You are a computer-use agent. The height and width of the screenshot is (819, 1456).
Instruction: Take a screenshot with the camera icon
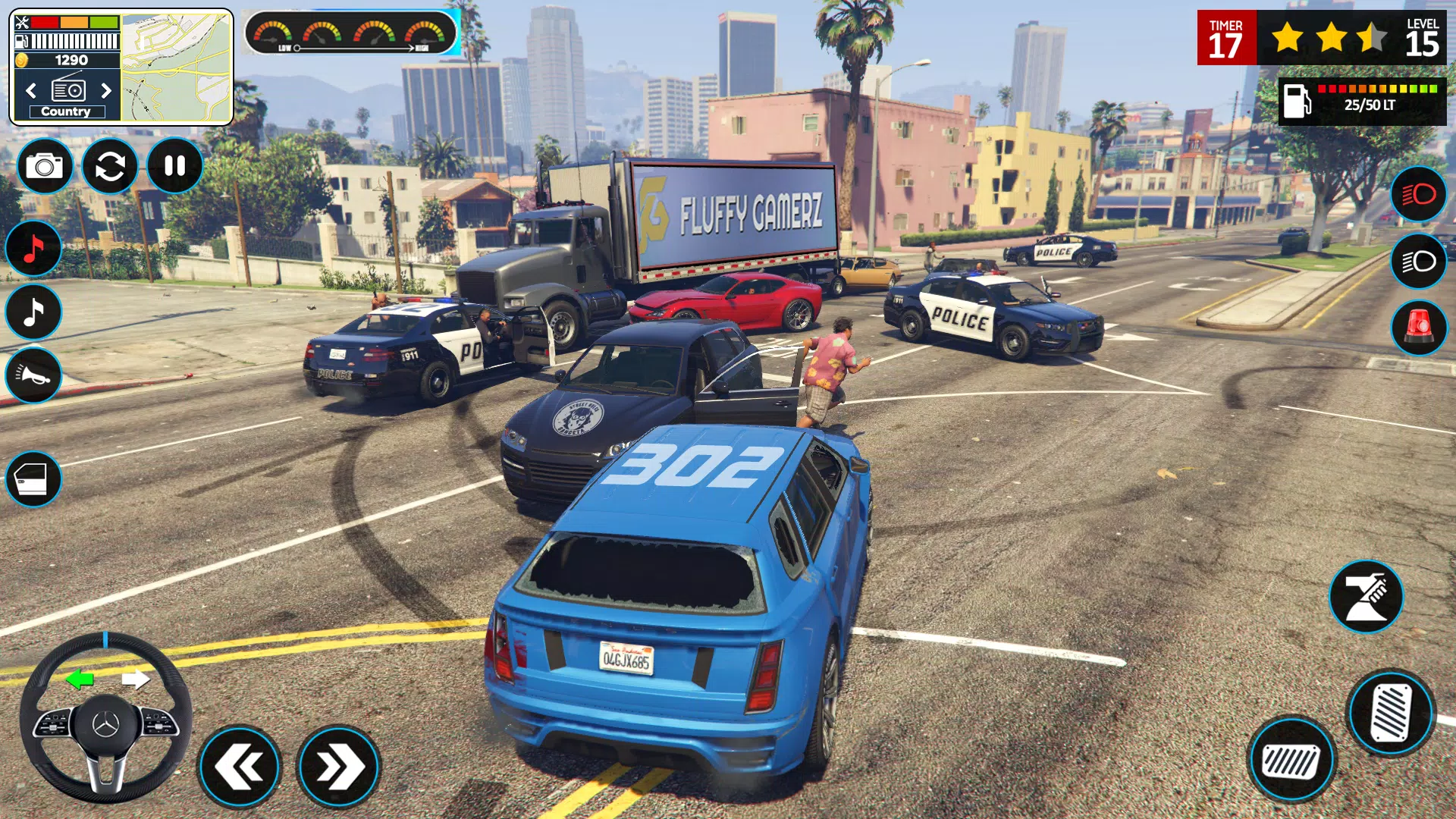point(45,165)
